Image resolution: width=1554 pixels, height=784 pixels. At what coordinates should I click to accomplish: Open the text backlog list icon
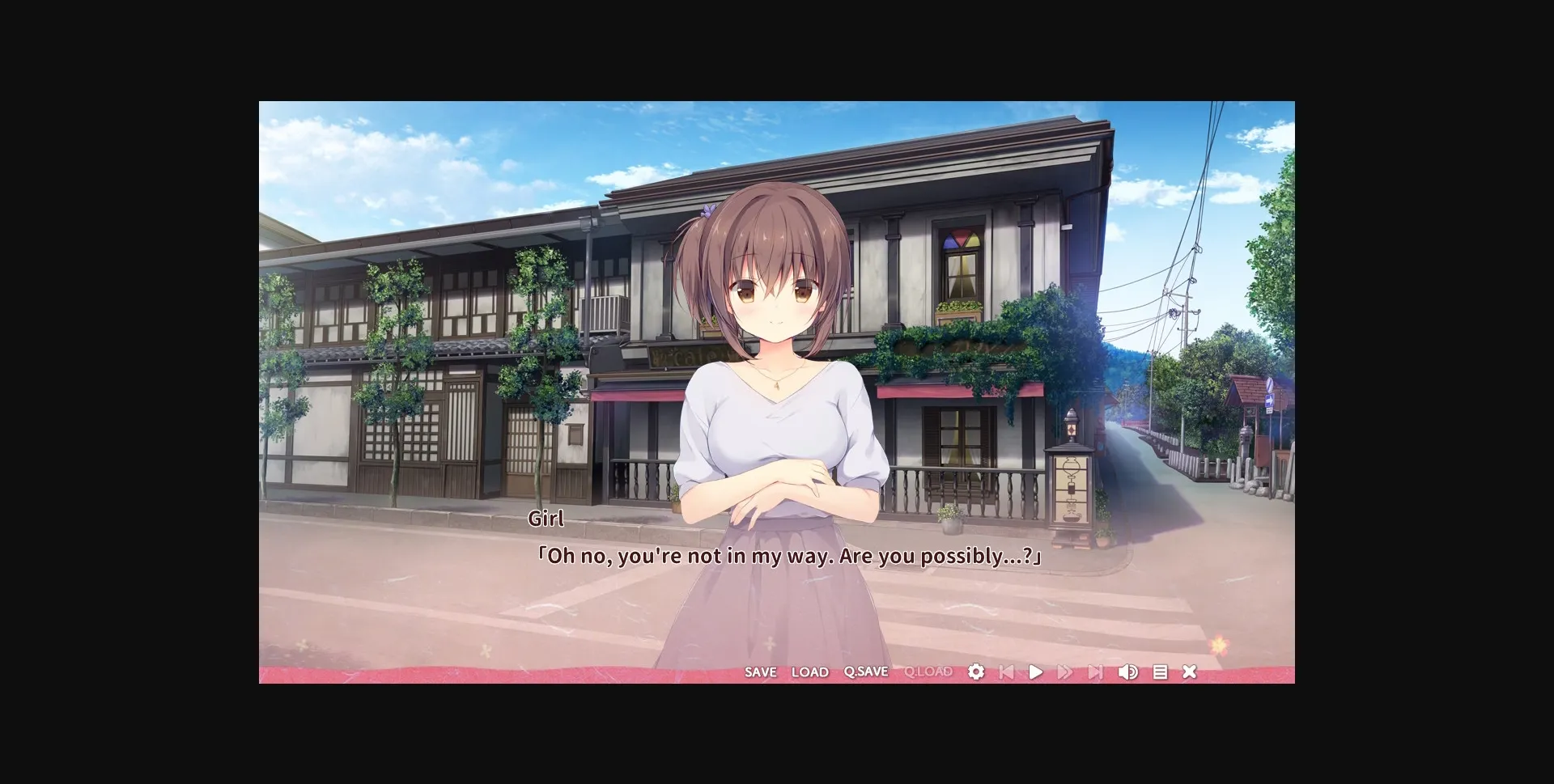click(1159, 672)
